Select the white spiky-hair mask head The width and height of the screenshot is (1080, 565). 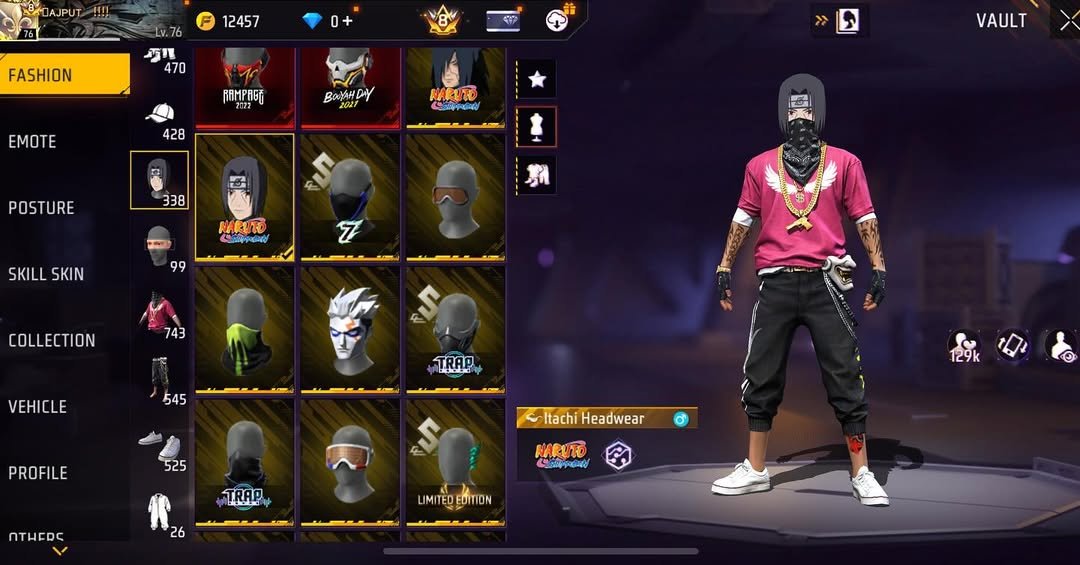350,328
